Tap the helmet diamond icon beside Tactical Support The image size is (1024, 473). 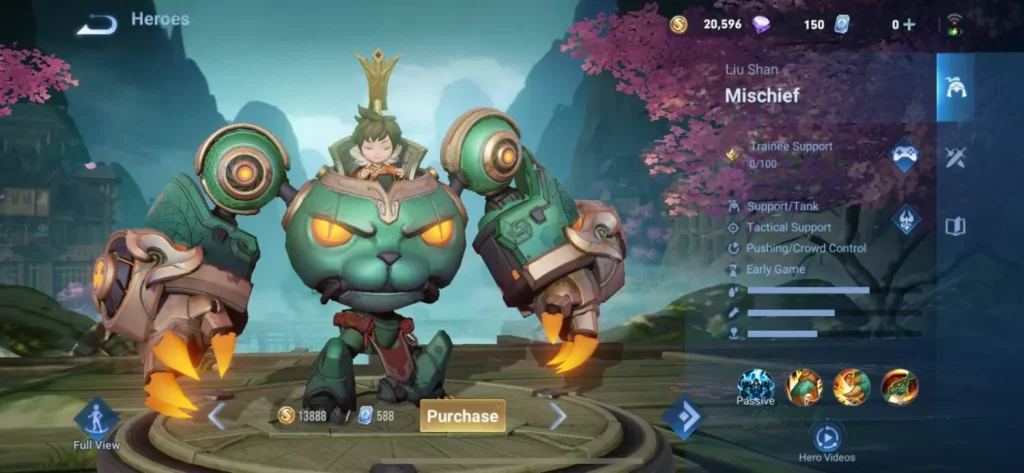(x=906, y=219)
